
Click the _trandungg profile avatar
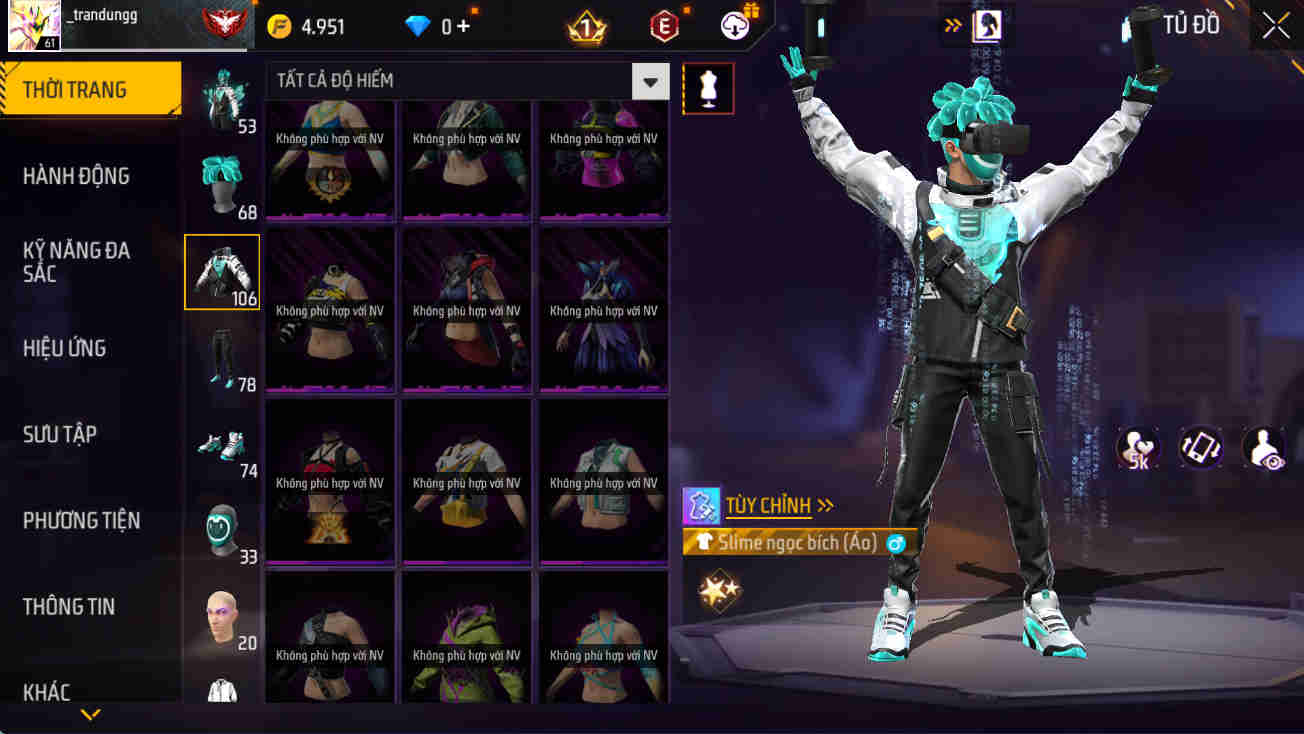(x=32, y=22)
